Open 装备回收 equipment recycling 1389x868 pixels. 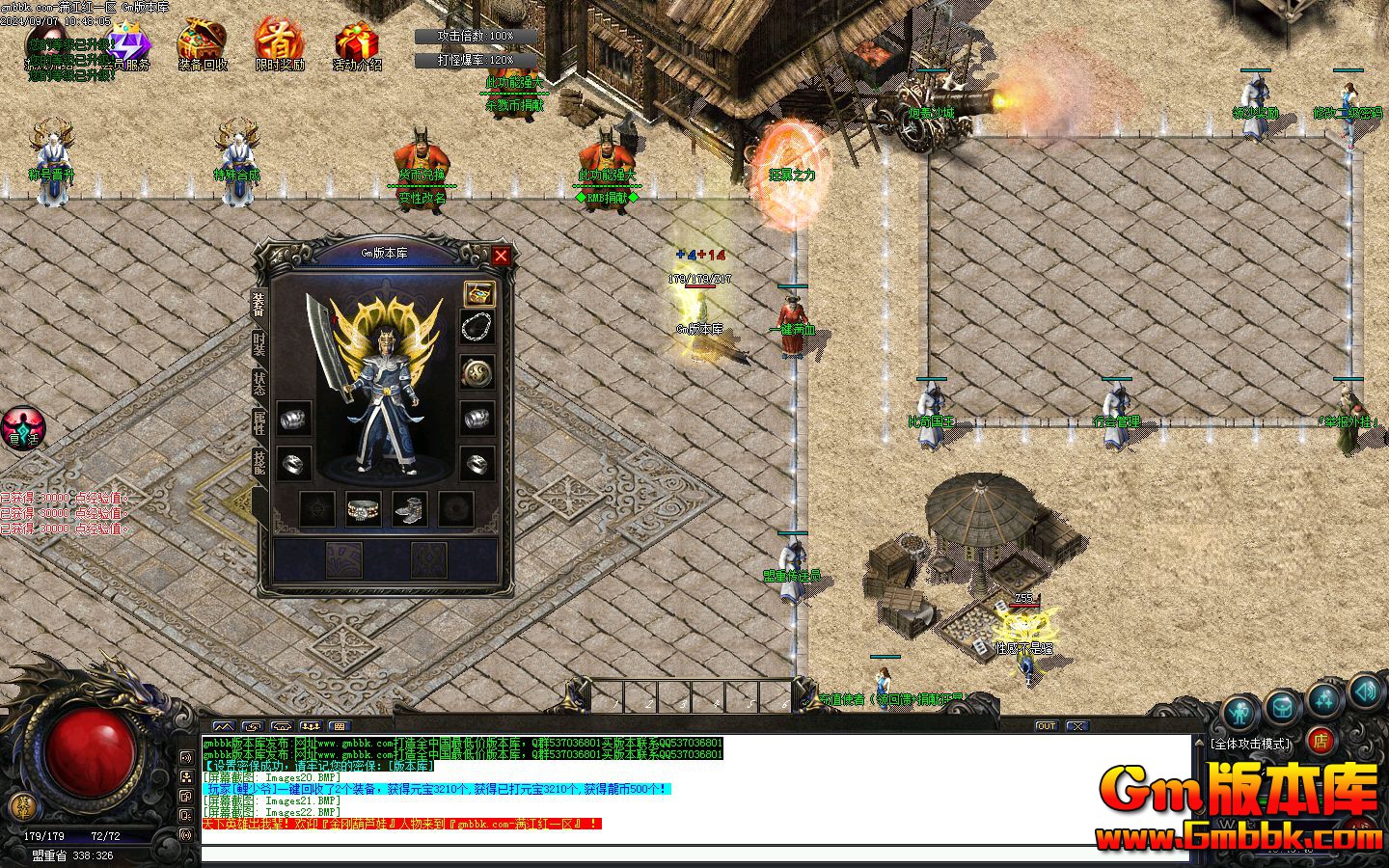coord(203,44)
